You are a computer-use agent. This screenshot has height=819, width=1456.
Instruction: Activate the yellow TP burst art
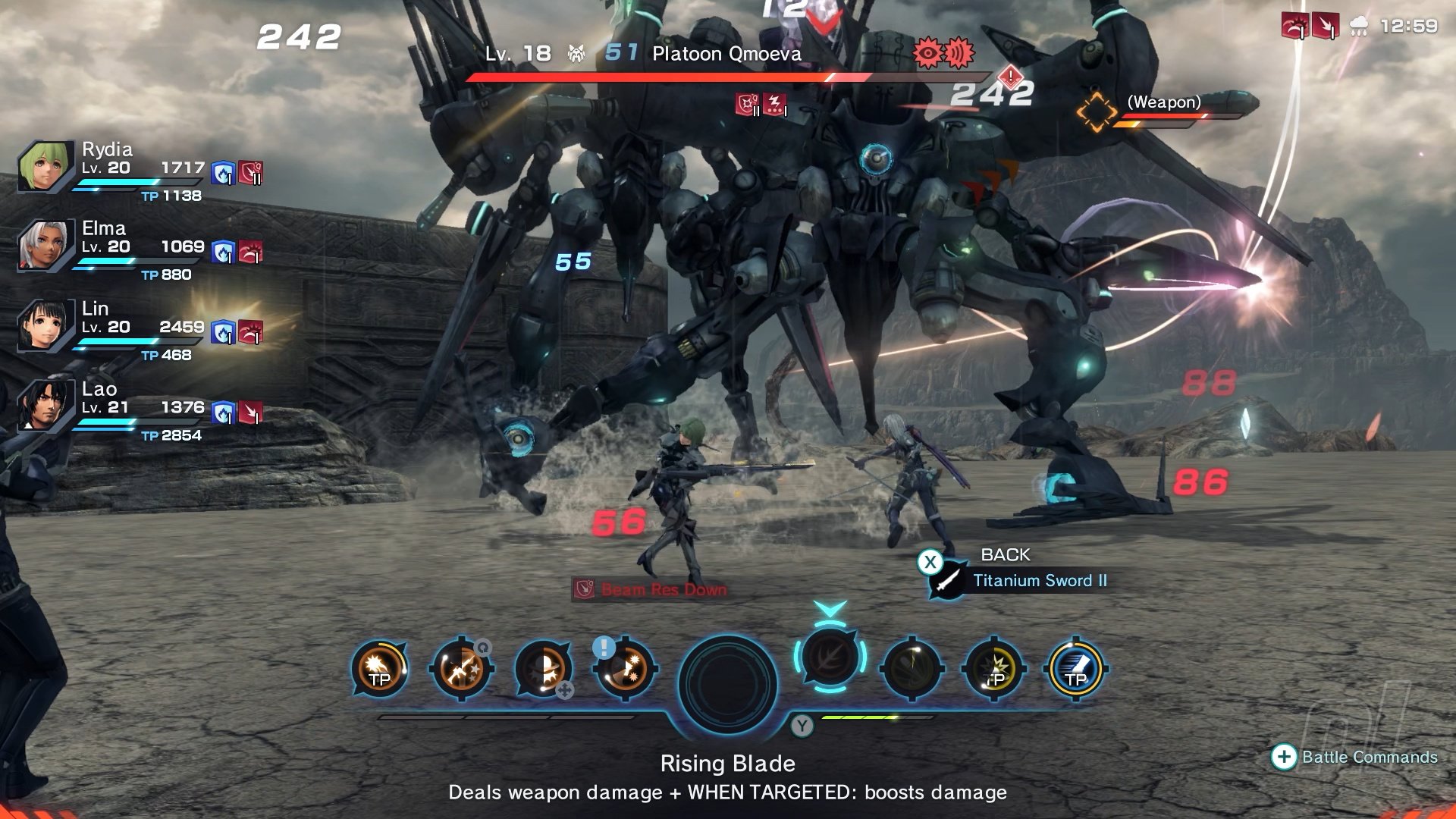[x=994, y=669]
